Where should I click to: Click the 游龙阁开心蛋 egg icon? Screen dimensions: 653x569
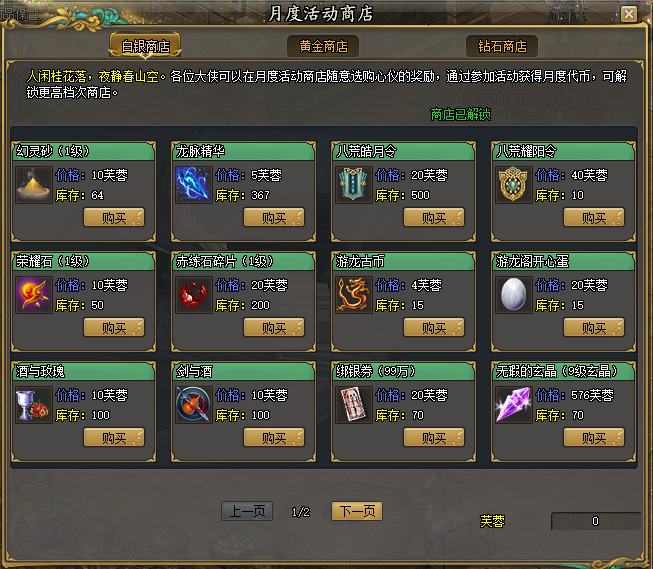coord(513,294)
